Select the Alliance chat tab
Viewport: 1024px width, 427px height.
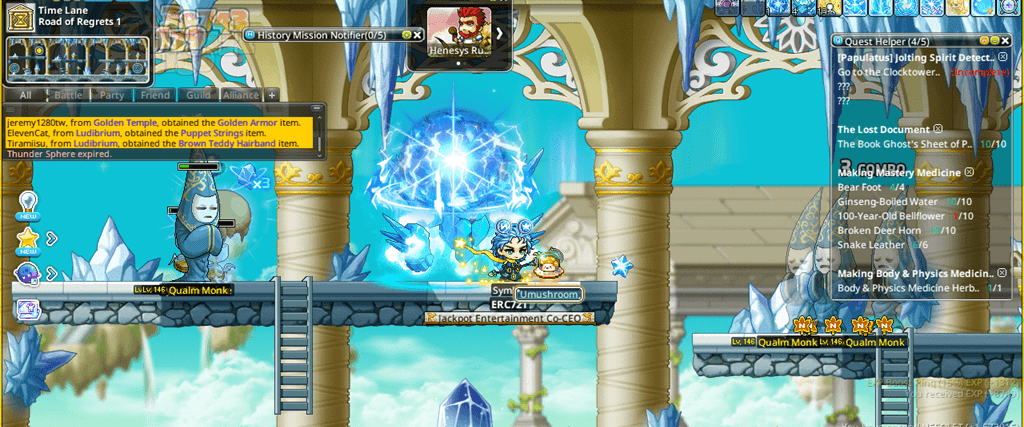pos(240,95)
